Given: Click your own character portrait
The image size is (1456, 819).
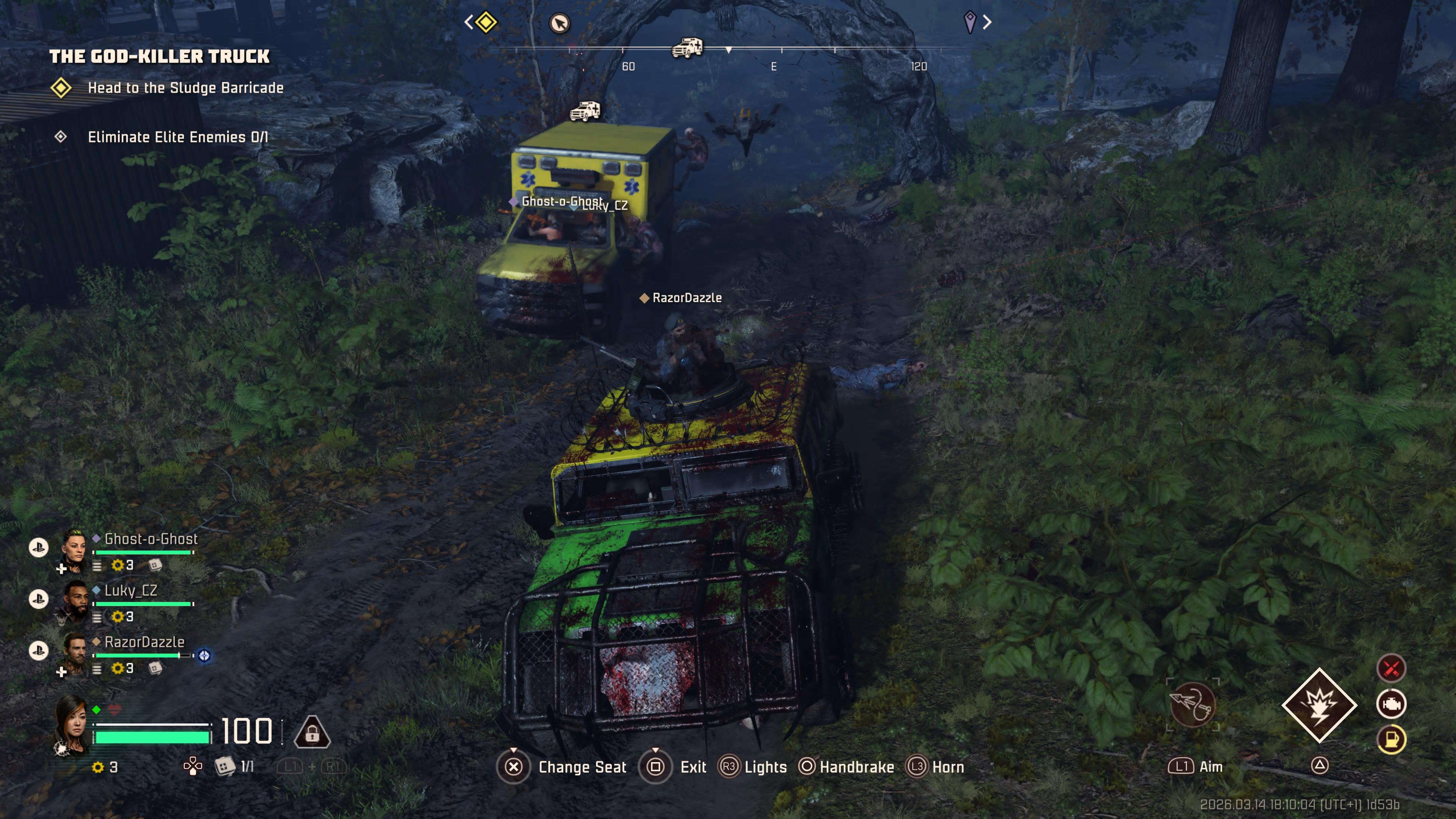Looking at the screenshot, I should (x=72, y=726).
